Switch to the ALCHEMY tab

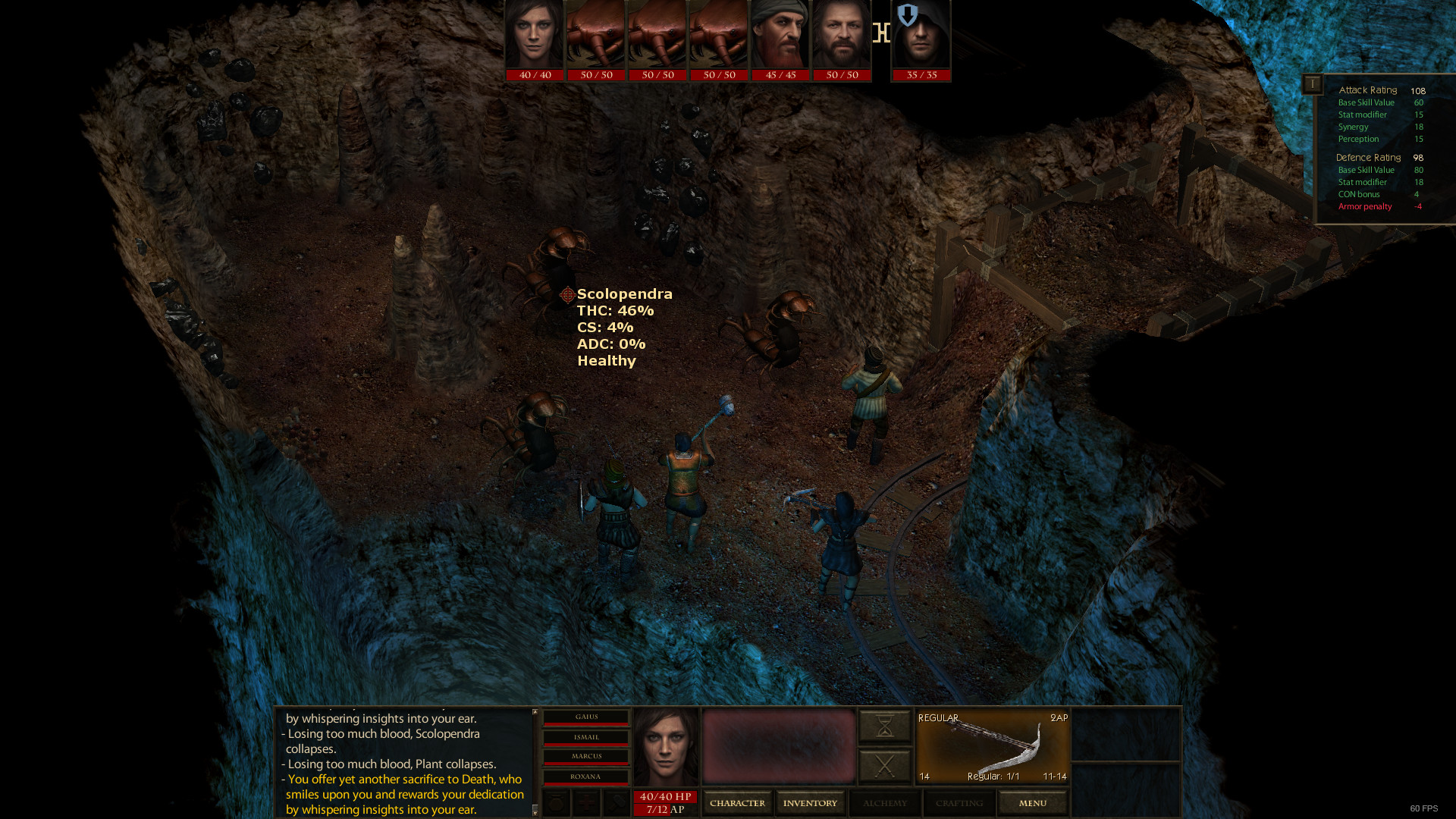(885, 802)
